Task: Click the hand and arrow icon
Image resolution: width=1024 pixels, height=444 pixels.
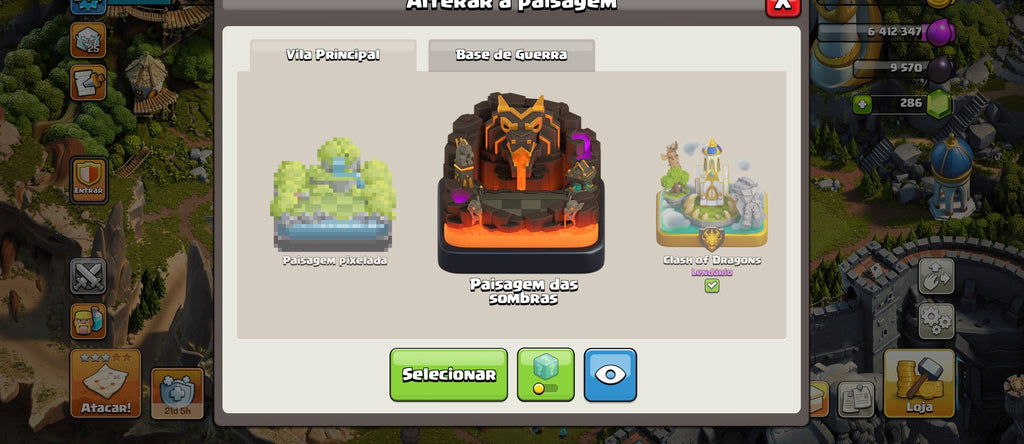Action: (937, 275)
